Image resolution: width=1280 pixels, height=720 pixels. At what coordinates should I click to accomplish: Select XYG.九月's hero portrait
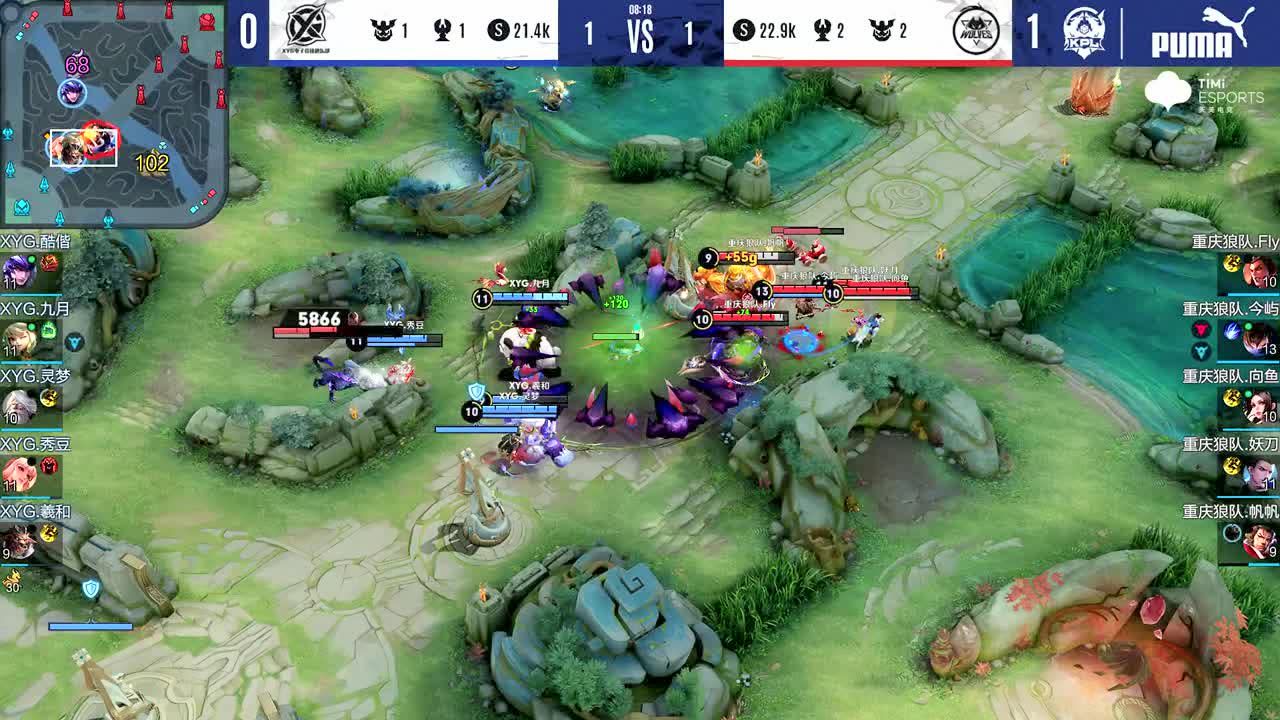(x=17, y=340)
